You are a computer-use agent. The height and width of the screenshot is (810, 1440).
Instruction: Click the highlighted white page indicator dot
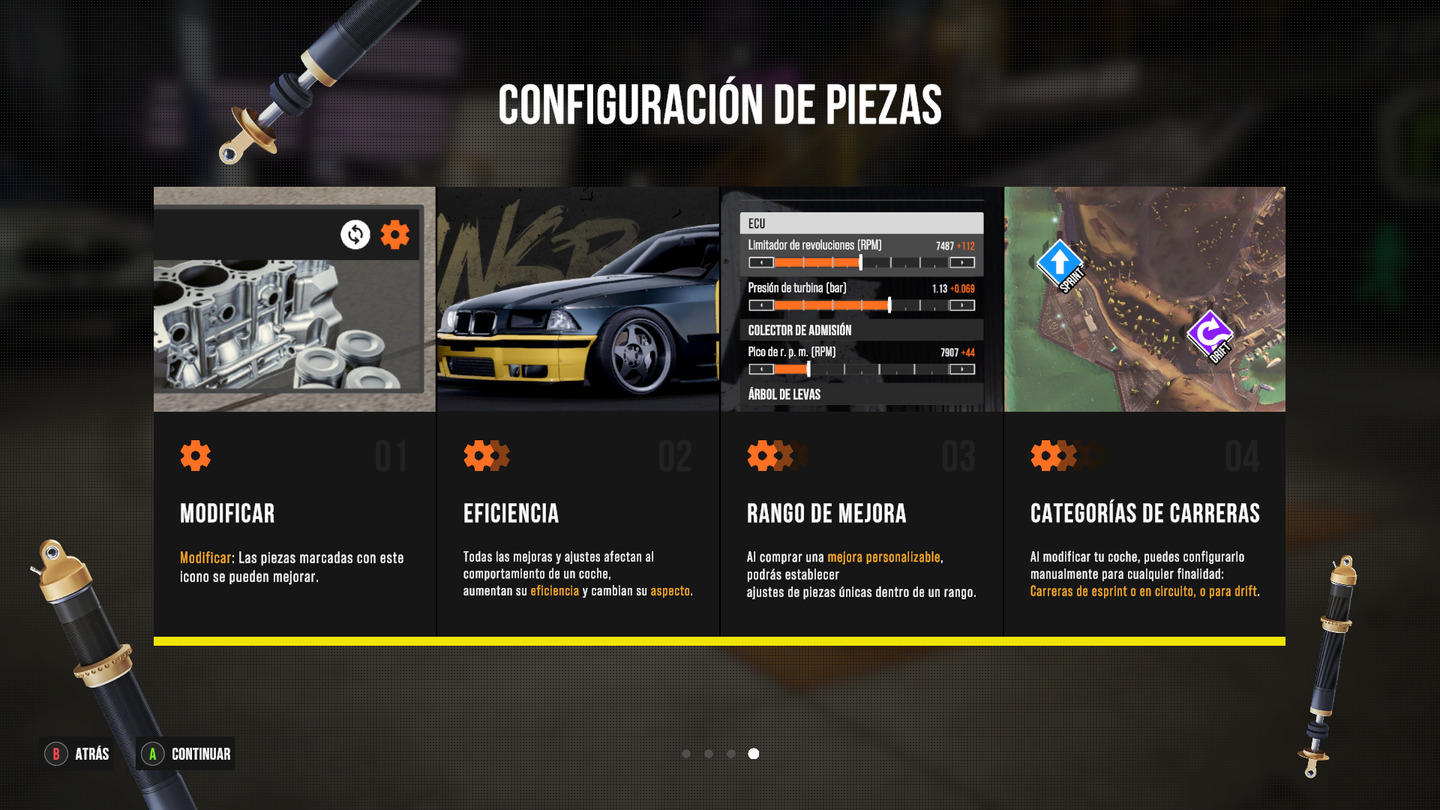tap(753, 754)
